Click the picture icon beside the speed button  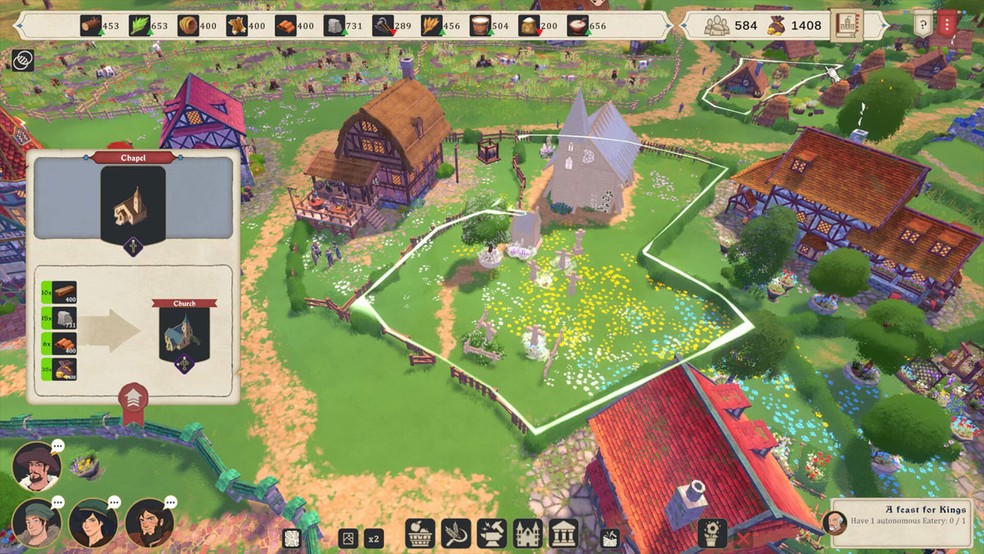[347, 538]
